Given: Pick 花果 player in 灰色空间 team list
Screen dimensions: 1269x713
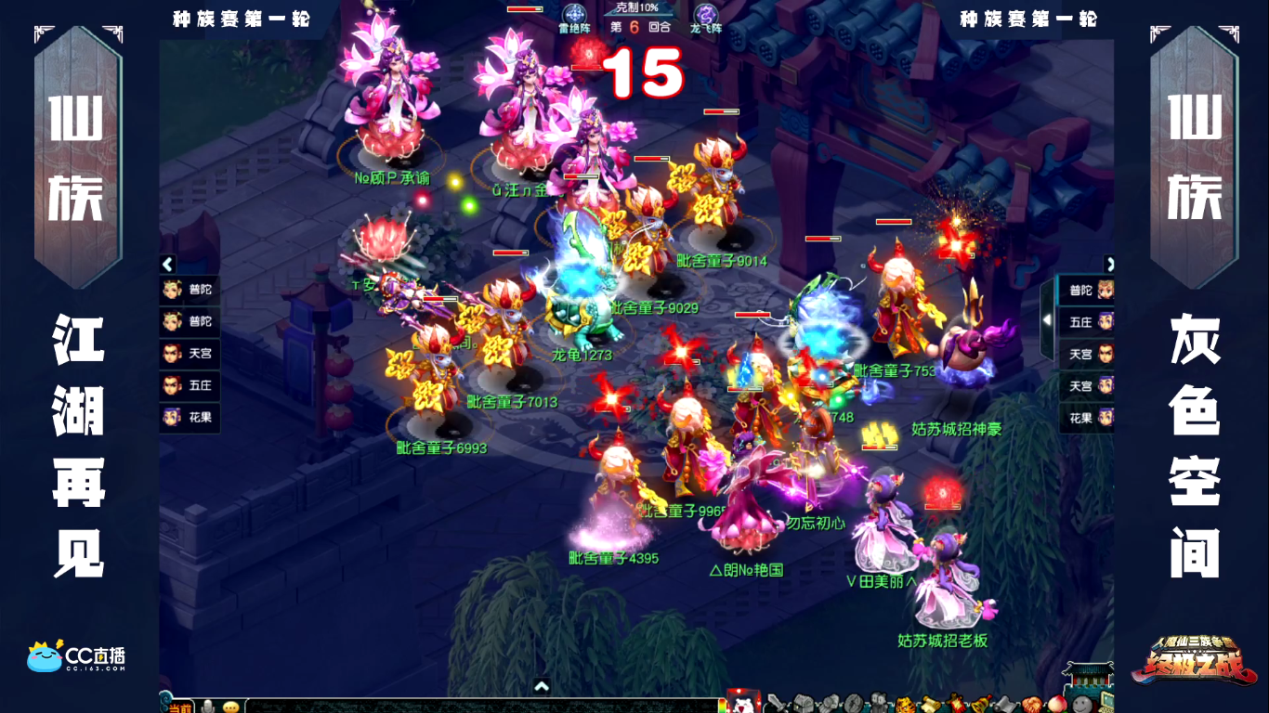Looking at the screenshot, I should (1090, 418).
